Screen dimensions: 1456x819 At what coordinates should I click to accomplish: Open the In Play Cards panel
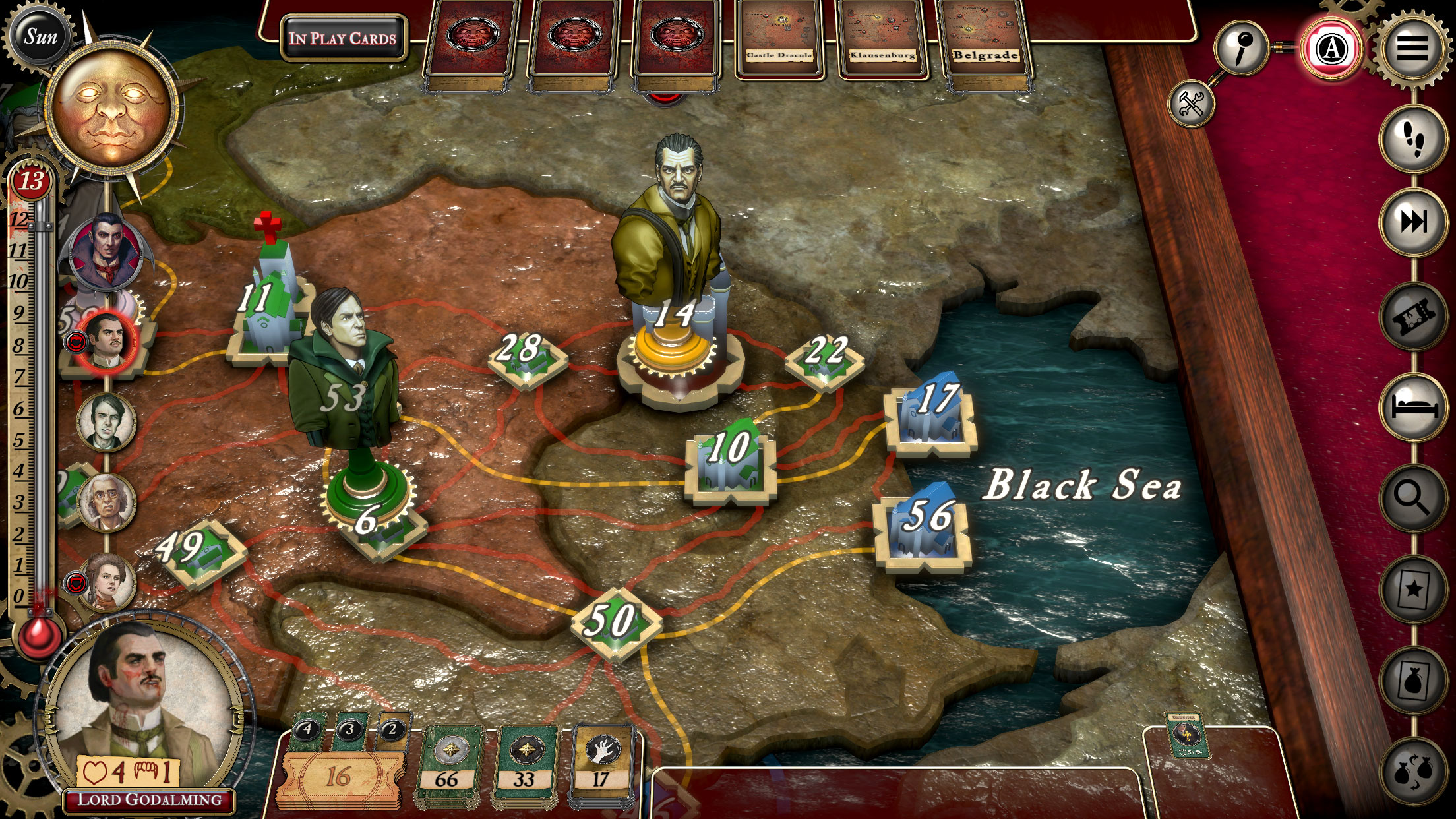pyautogui.click(x=343, y=38)
